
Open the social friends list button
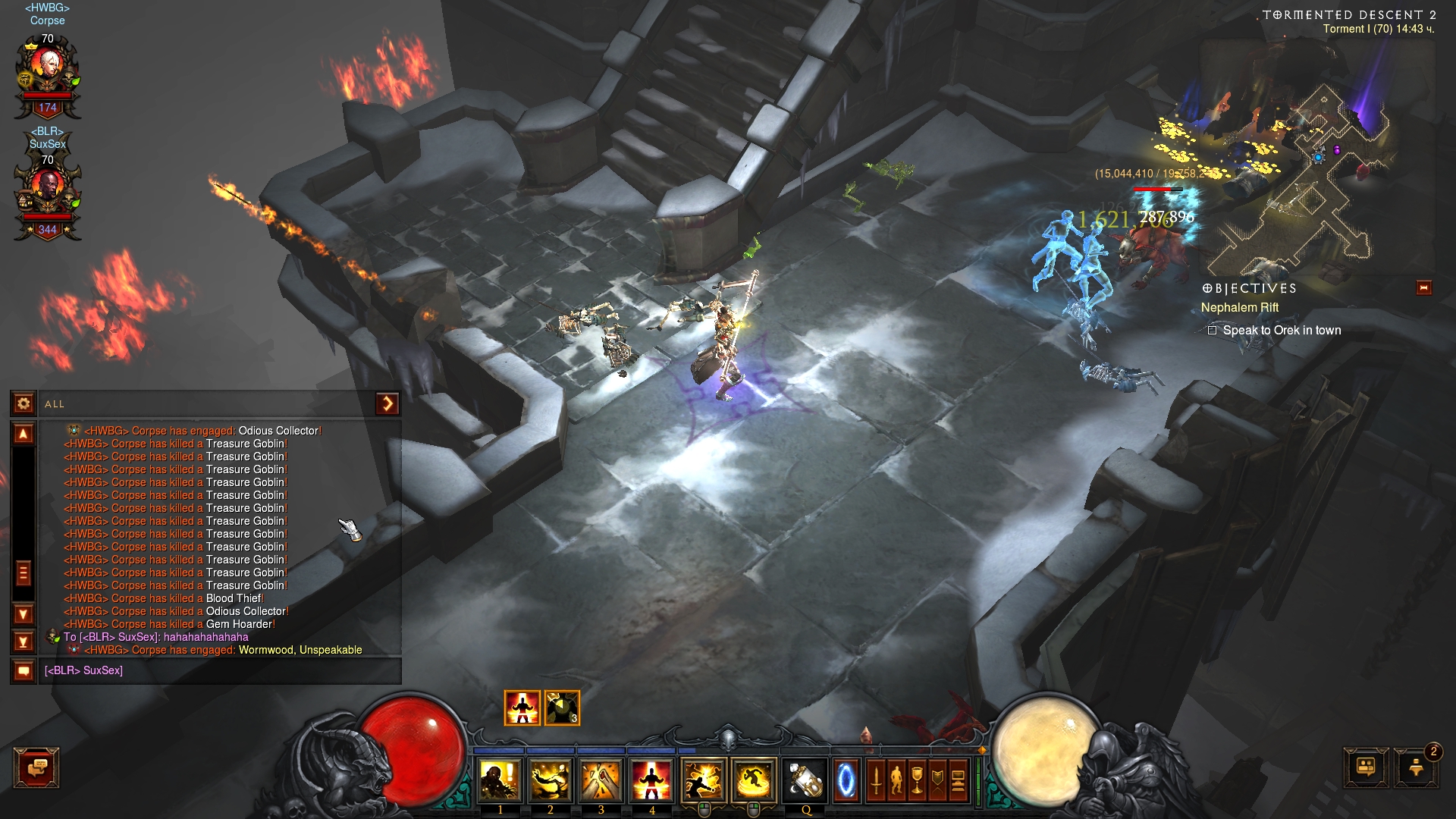1366,767
